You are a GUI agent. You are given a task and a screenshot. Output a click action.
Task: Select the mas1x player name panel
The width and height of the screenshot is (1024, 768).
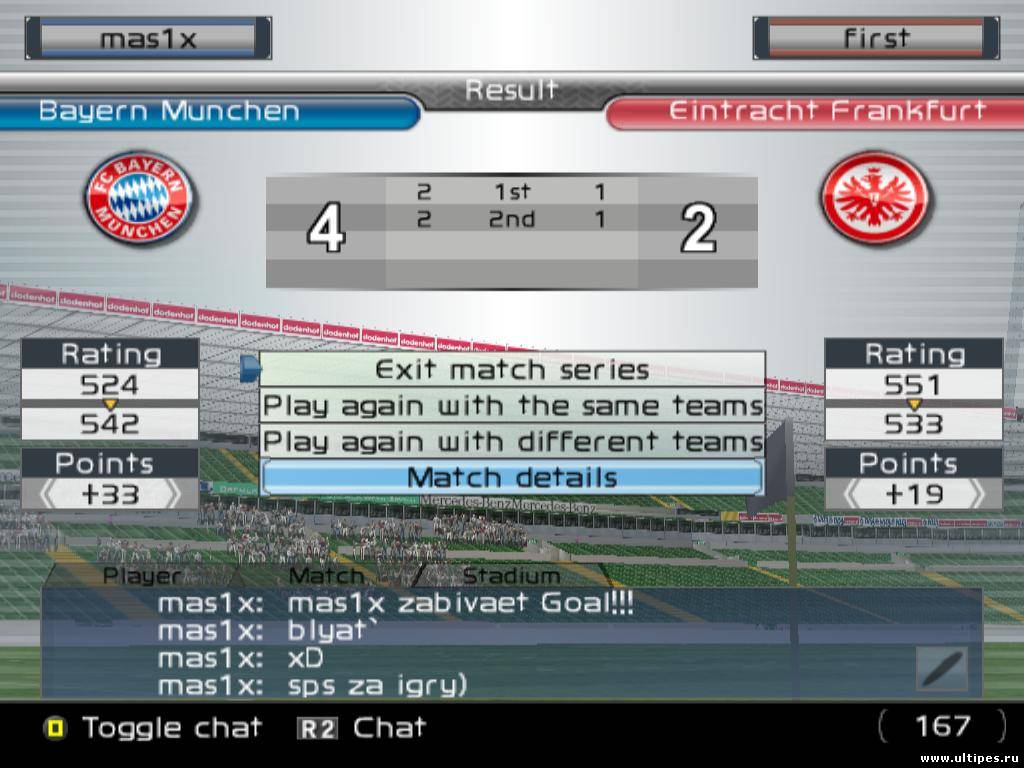tap(148, 38)
